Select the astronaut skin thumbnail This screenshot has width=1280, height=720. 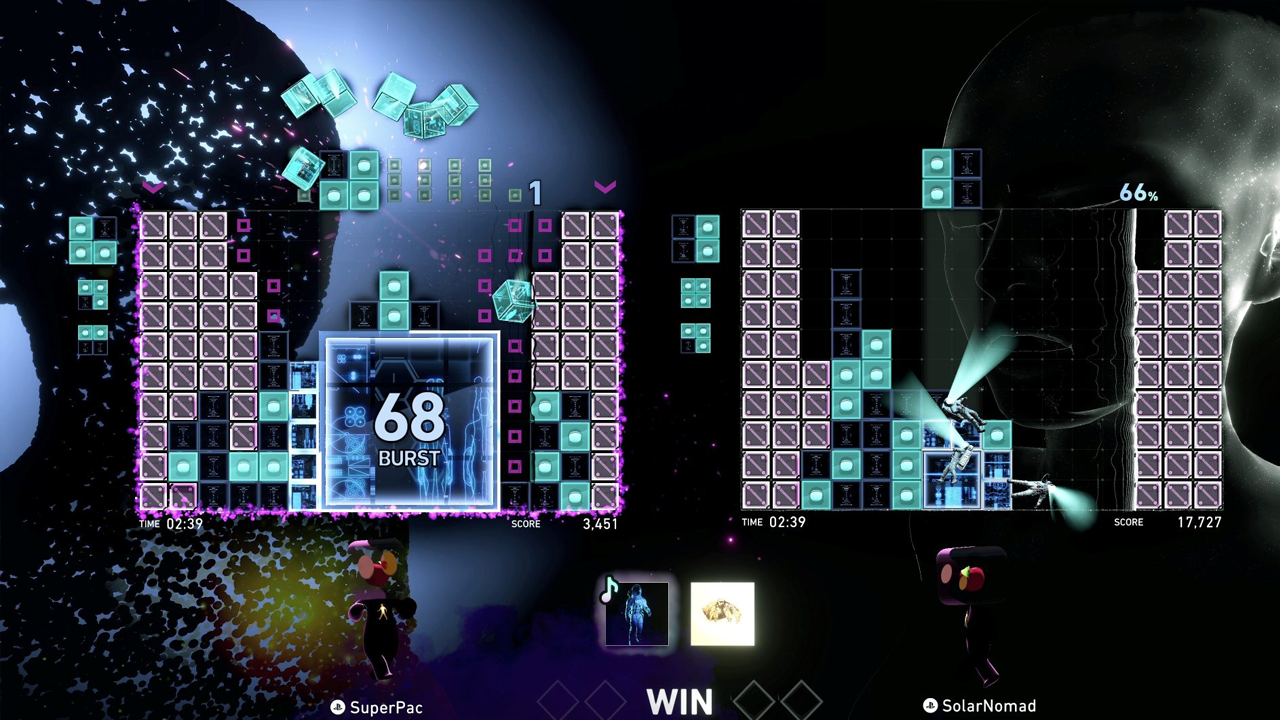[637, 613]
